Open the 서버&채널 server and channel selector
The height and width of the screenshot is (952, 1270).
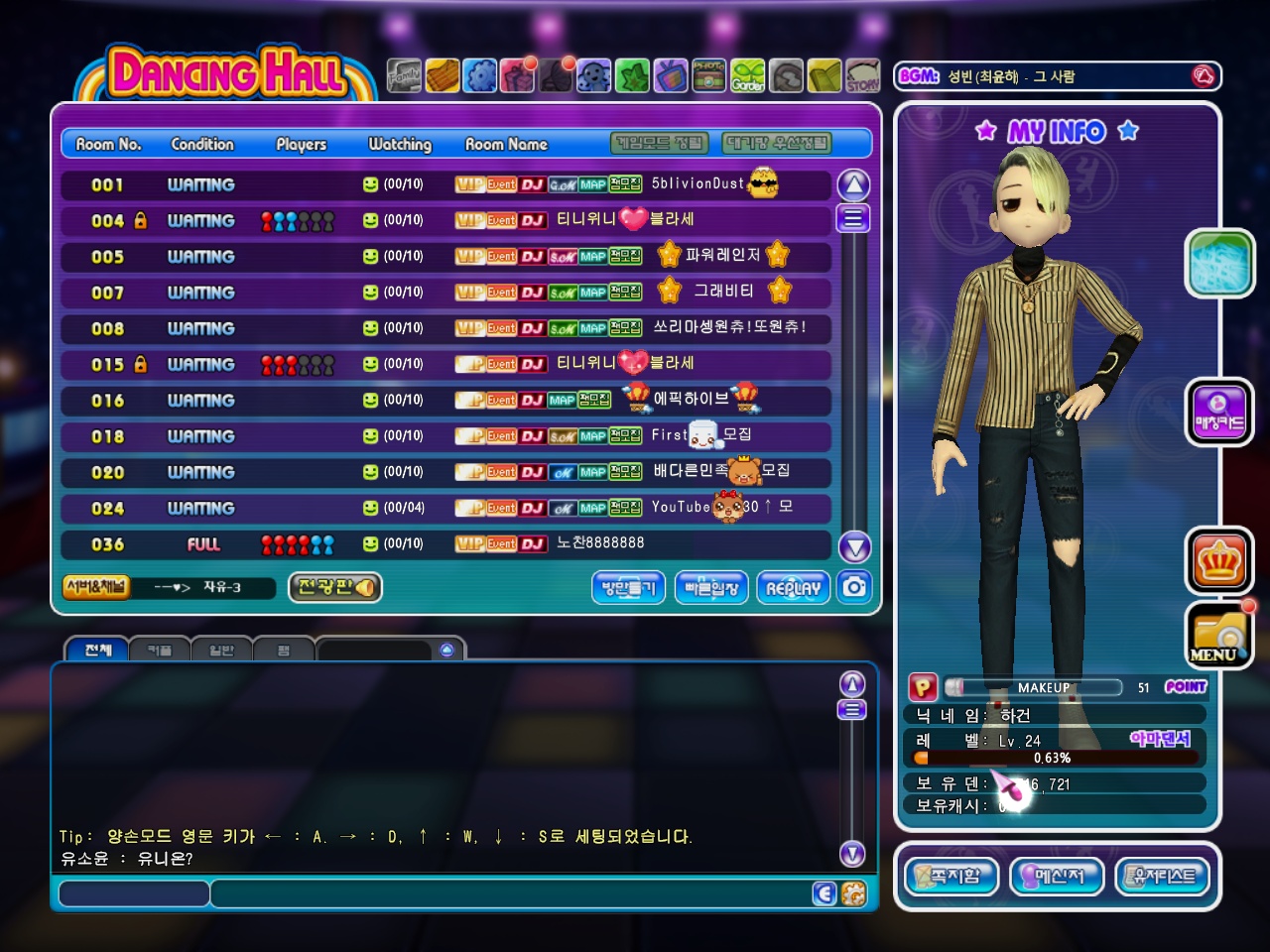[96, 587]
